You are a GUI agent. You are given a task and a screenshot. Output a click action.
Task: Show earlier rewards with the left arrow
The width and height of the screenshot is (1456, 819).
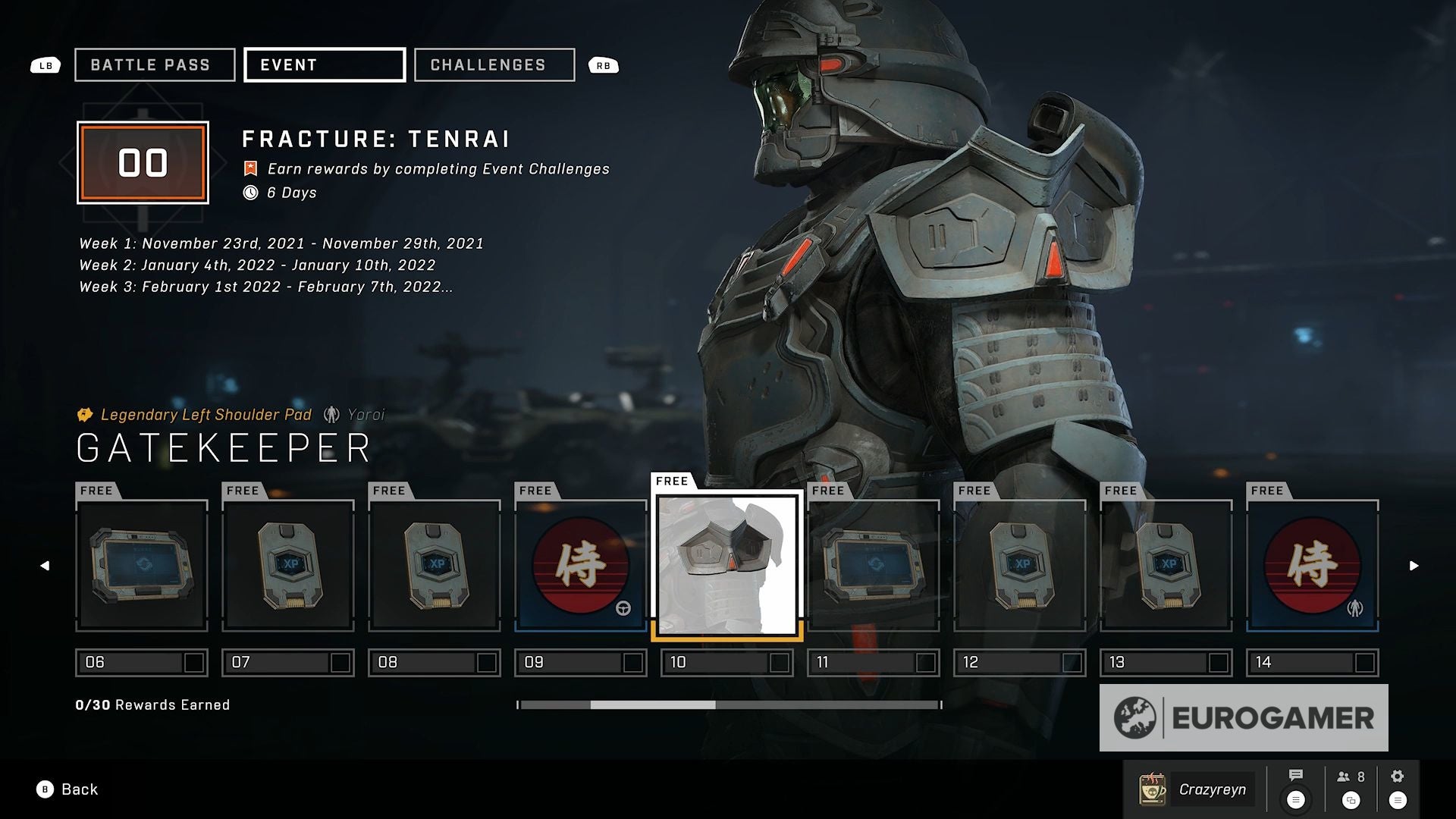point(45,566)
